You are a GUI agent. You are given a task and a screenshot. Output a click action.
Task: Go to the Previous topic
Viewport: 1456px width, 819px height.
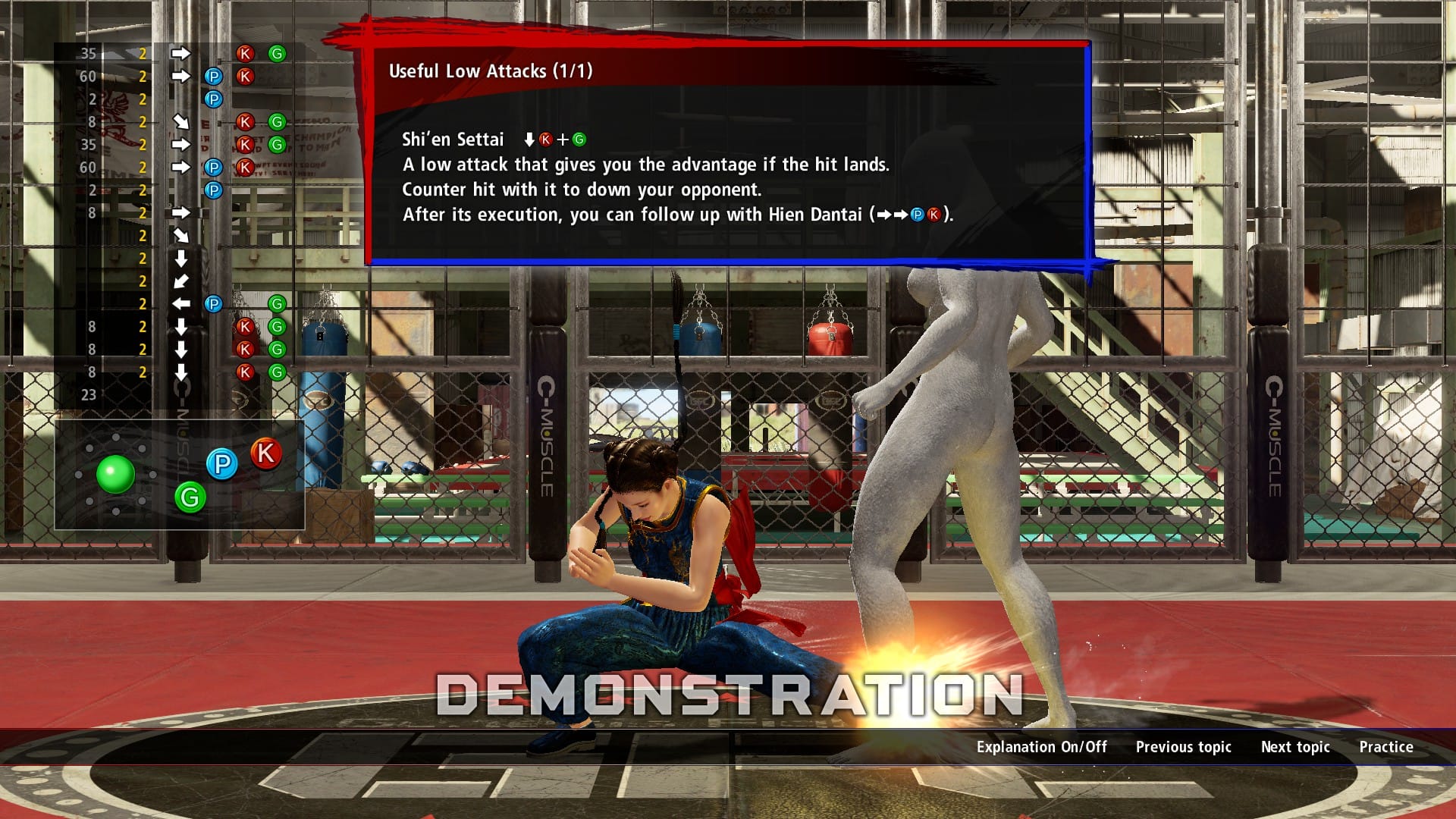tap(1183, 747)
